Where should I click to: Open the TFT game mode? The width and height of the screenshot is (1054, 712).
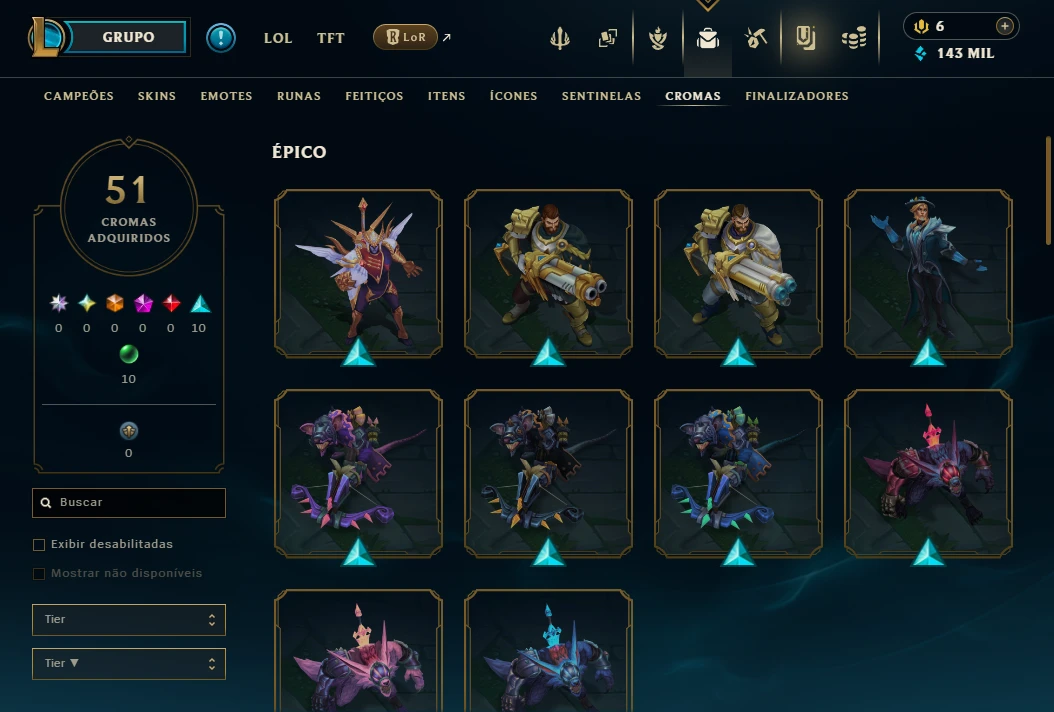[x=331, y=38]
